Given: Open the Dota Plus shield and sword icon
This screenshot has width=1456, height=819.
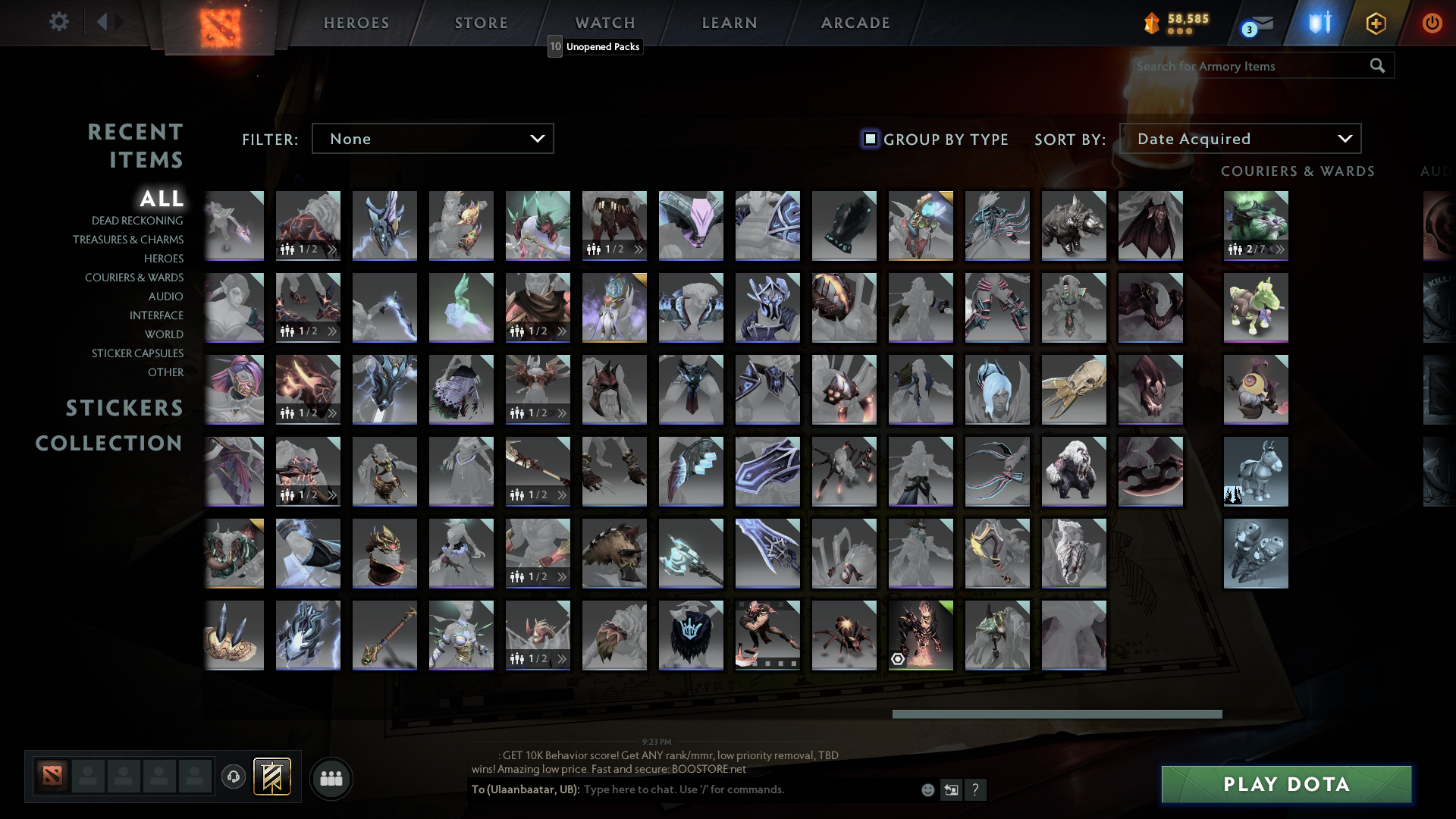Looking at the screenshot, I should [1317, 22].
